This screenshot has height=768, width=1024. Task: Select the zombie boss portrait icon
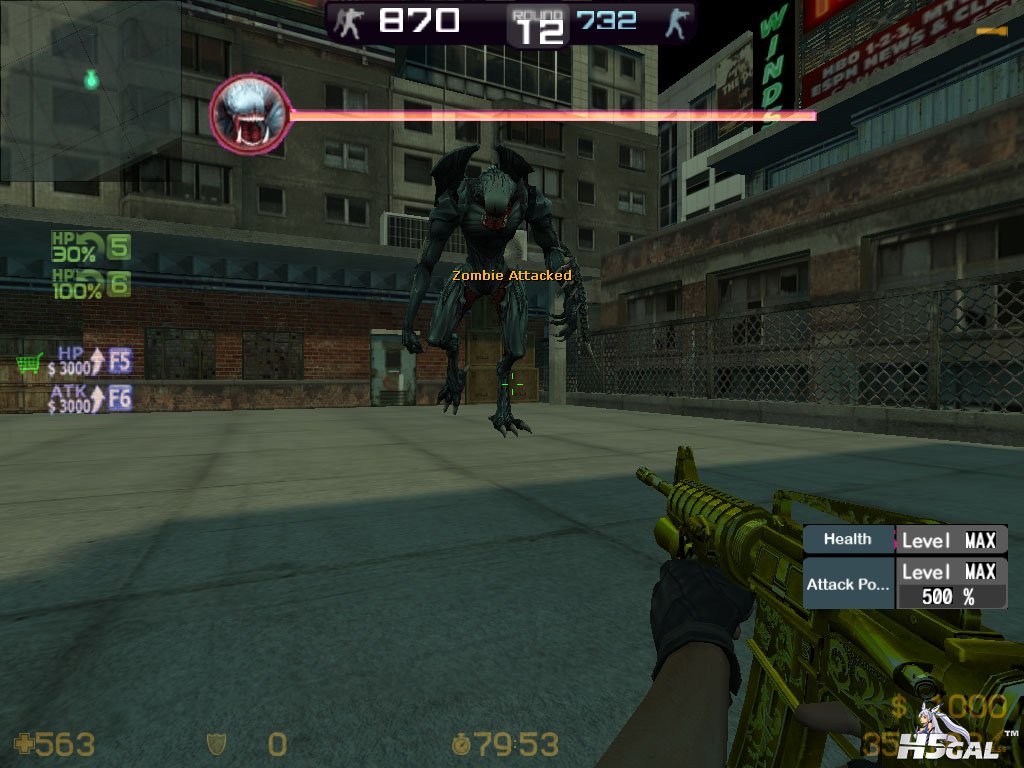[x=250, y=113]
